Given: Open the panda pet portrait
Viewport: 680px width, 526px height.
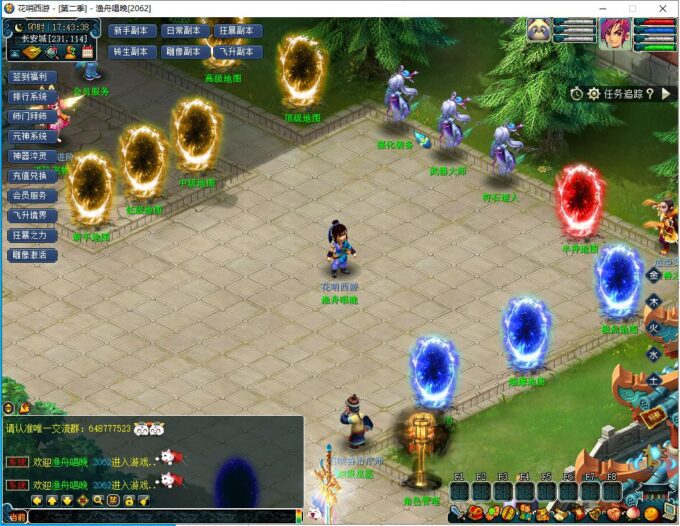Looking at the screenshot, I should pyautogui.click(x=540, y=30).
